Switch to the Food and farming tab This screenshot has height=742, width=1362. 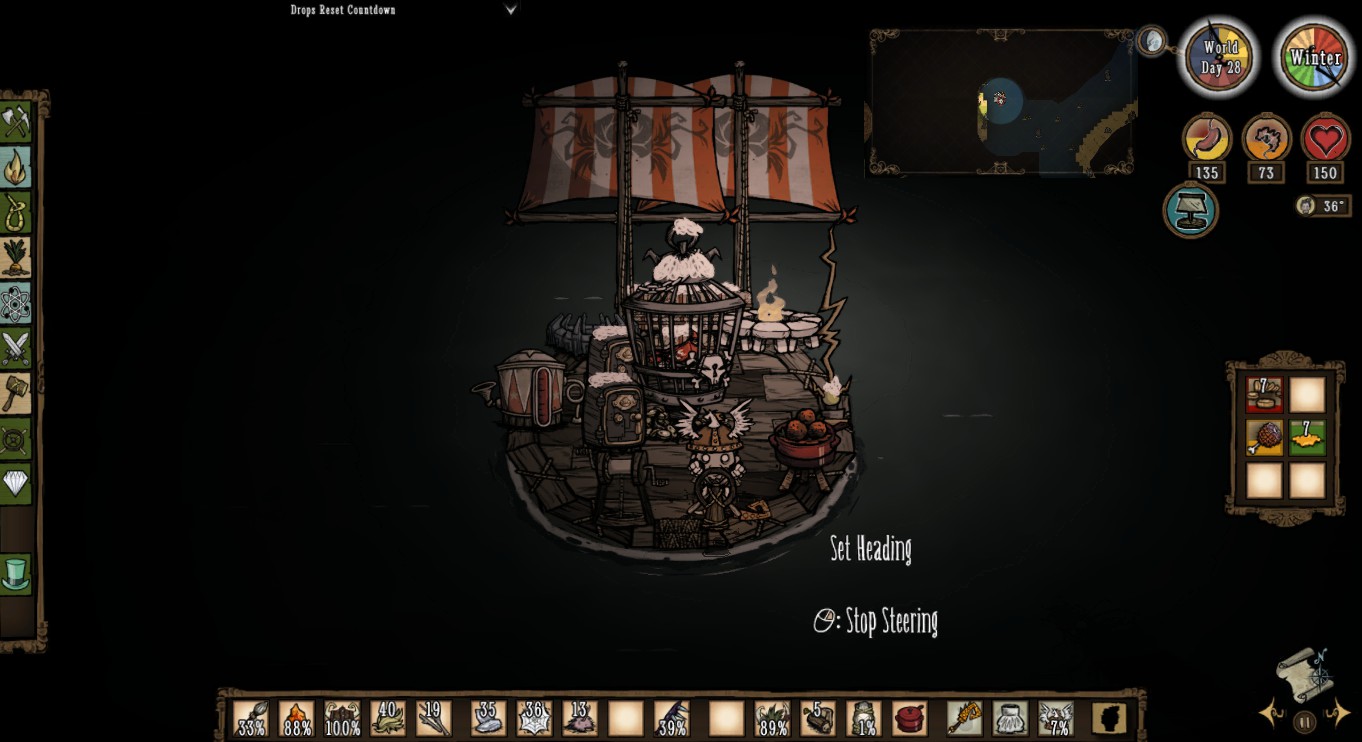(15, 257)
